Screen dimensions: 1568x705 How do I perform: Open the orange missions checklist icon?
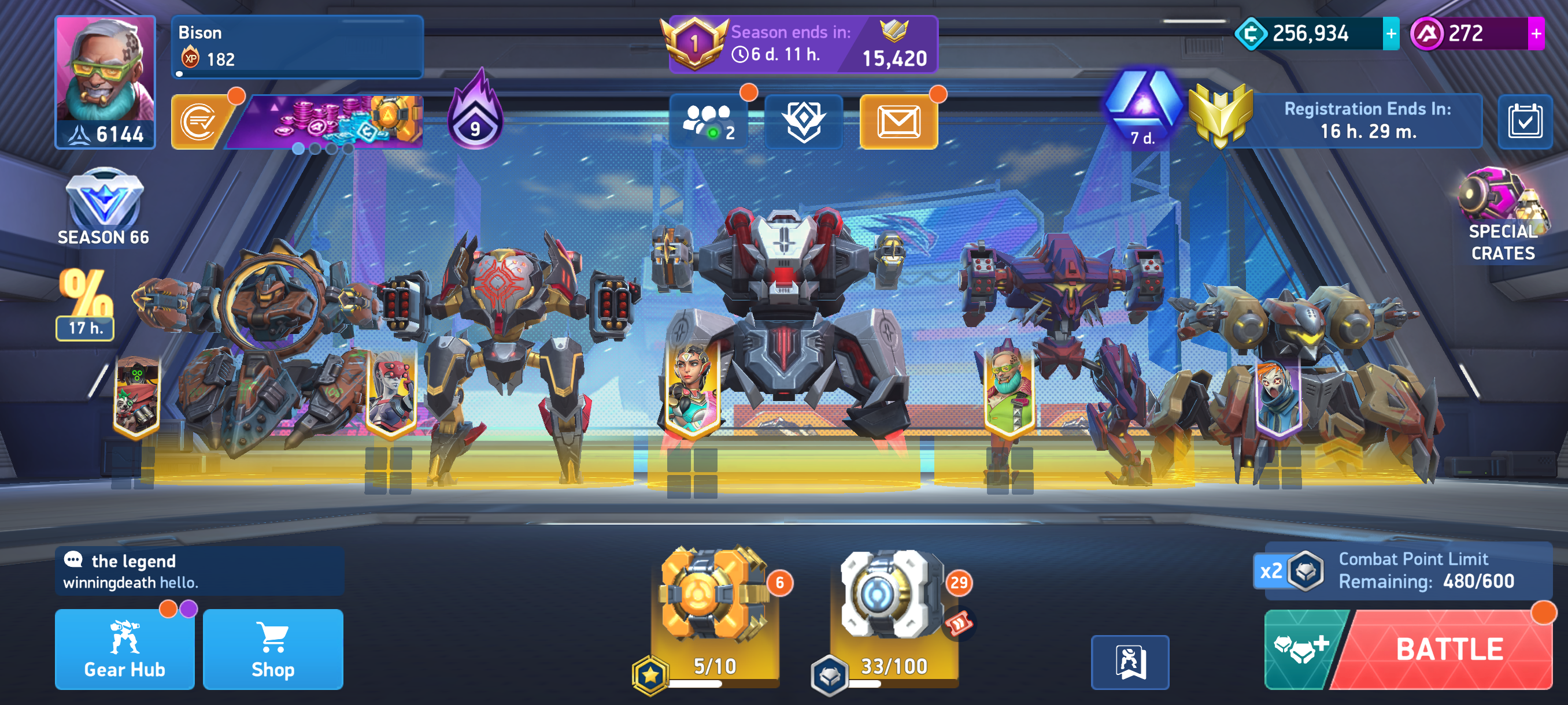click(199, 123)
